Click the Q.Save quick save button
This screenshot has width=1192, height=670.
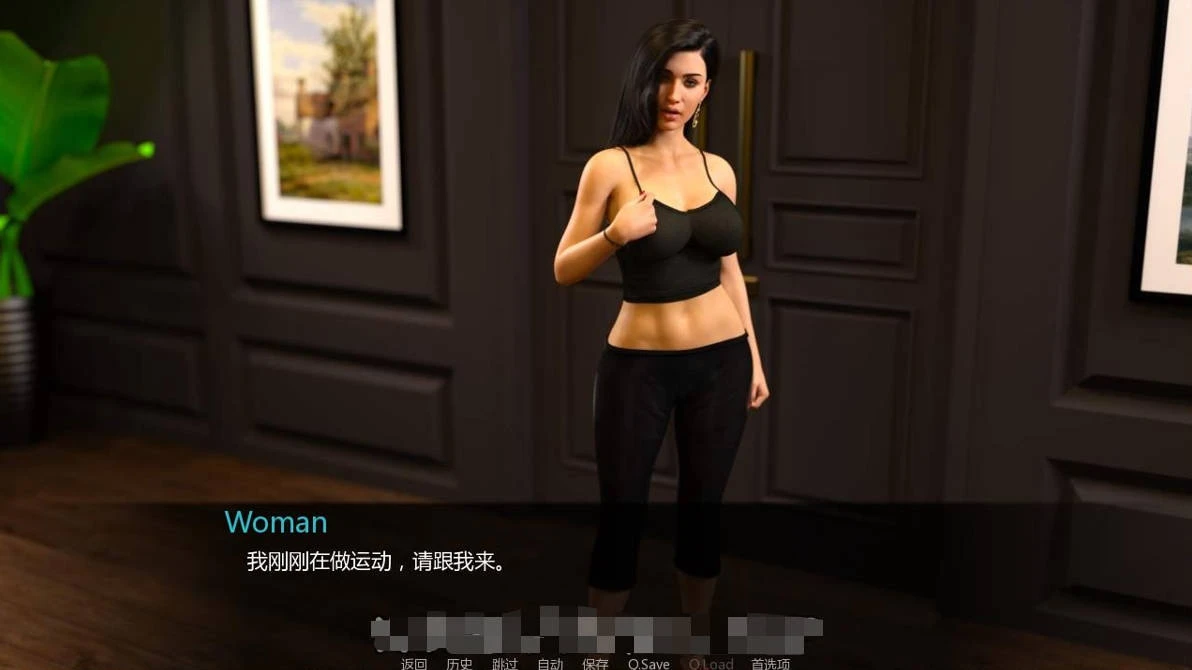[648, 664]
